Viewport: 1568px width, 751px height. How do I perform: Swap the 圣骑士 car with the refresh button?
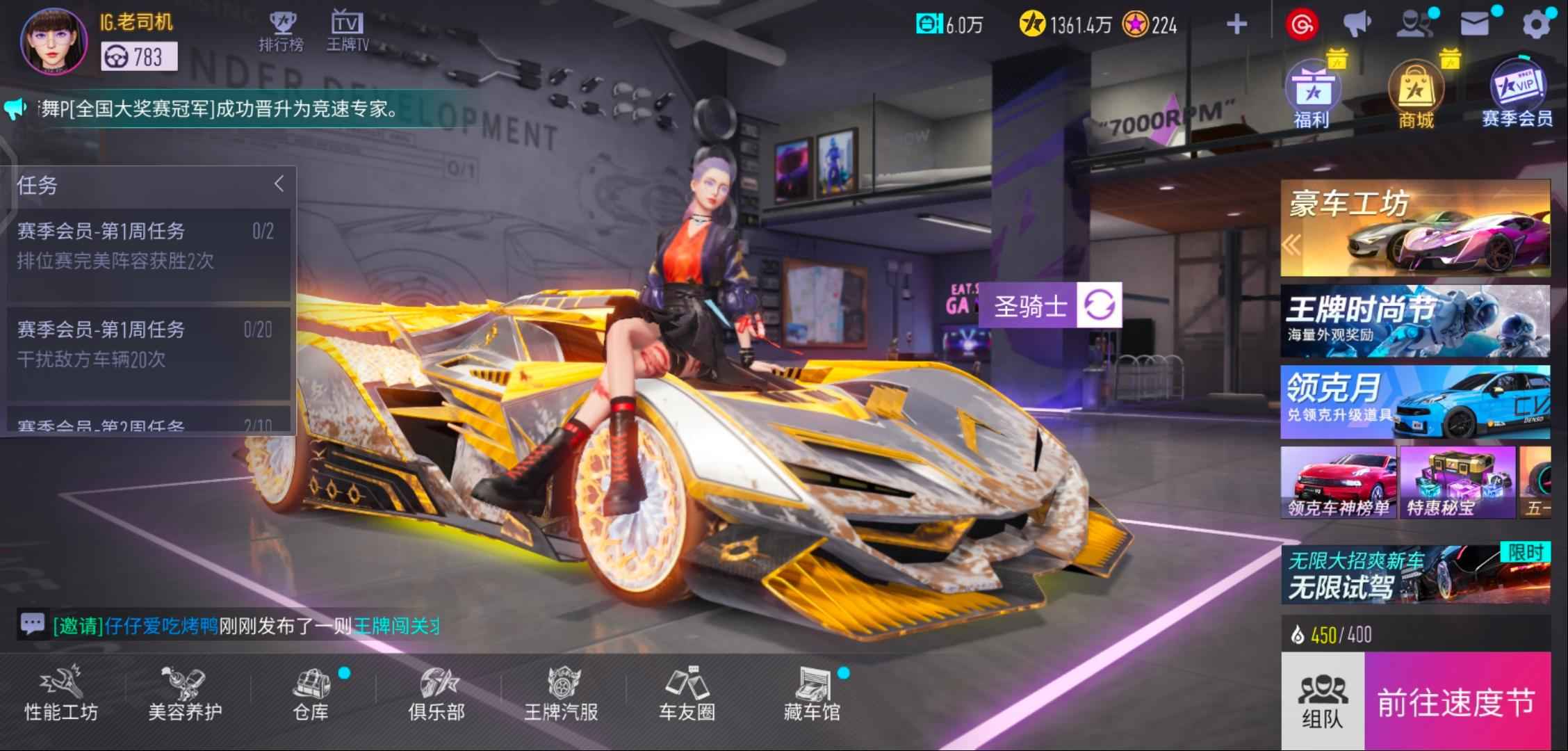tap(1098, 305)
